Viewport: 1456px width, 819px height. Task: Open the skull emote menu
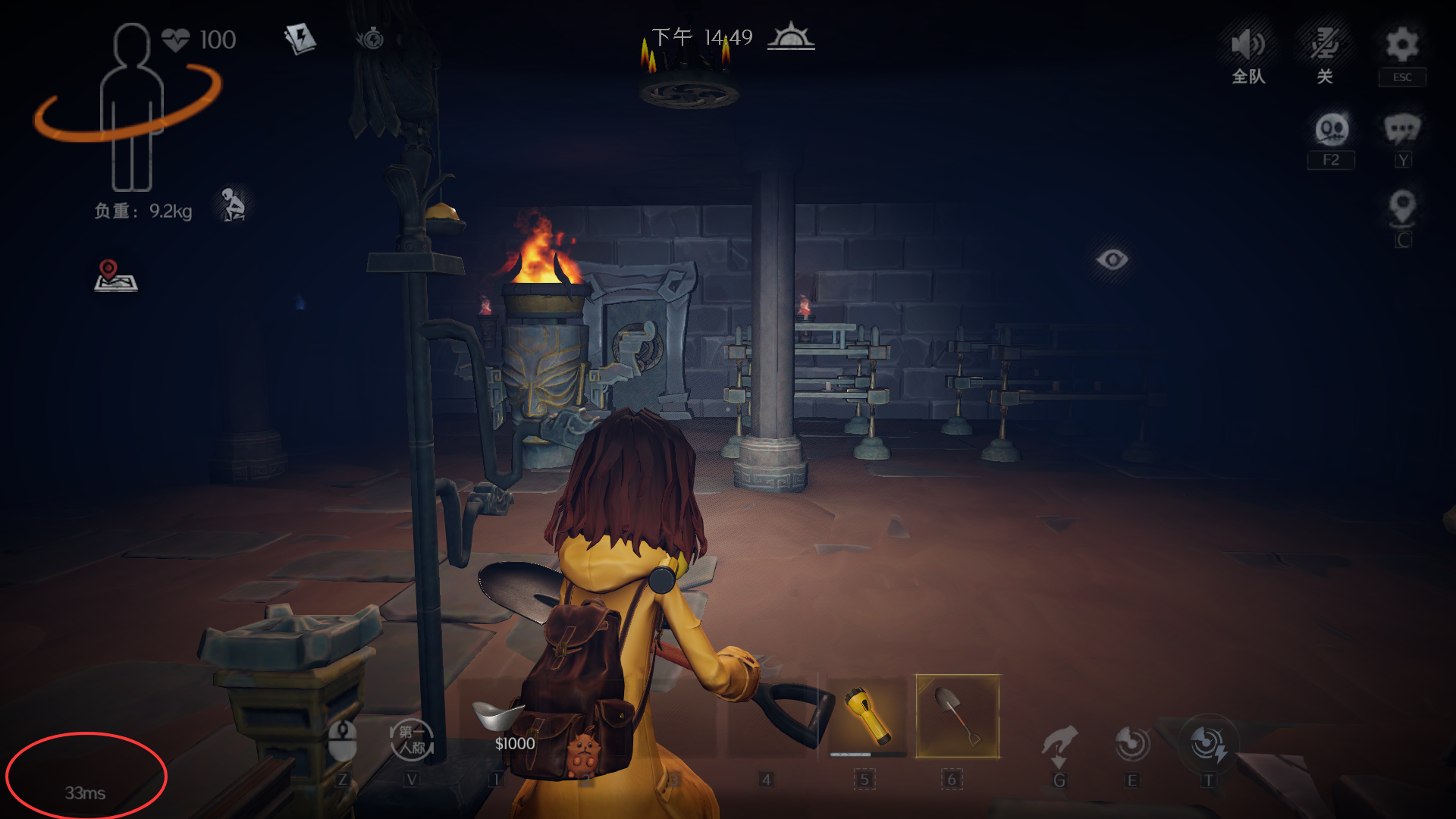[1331, 130]
